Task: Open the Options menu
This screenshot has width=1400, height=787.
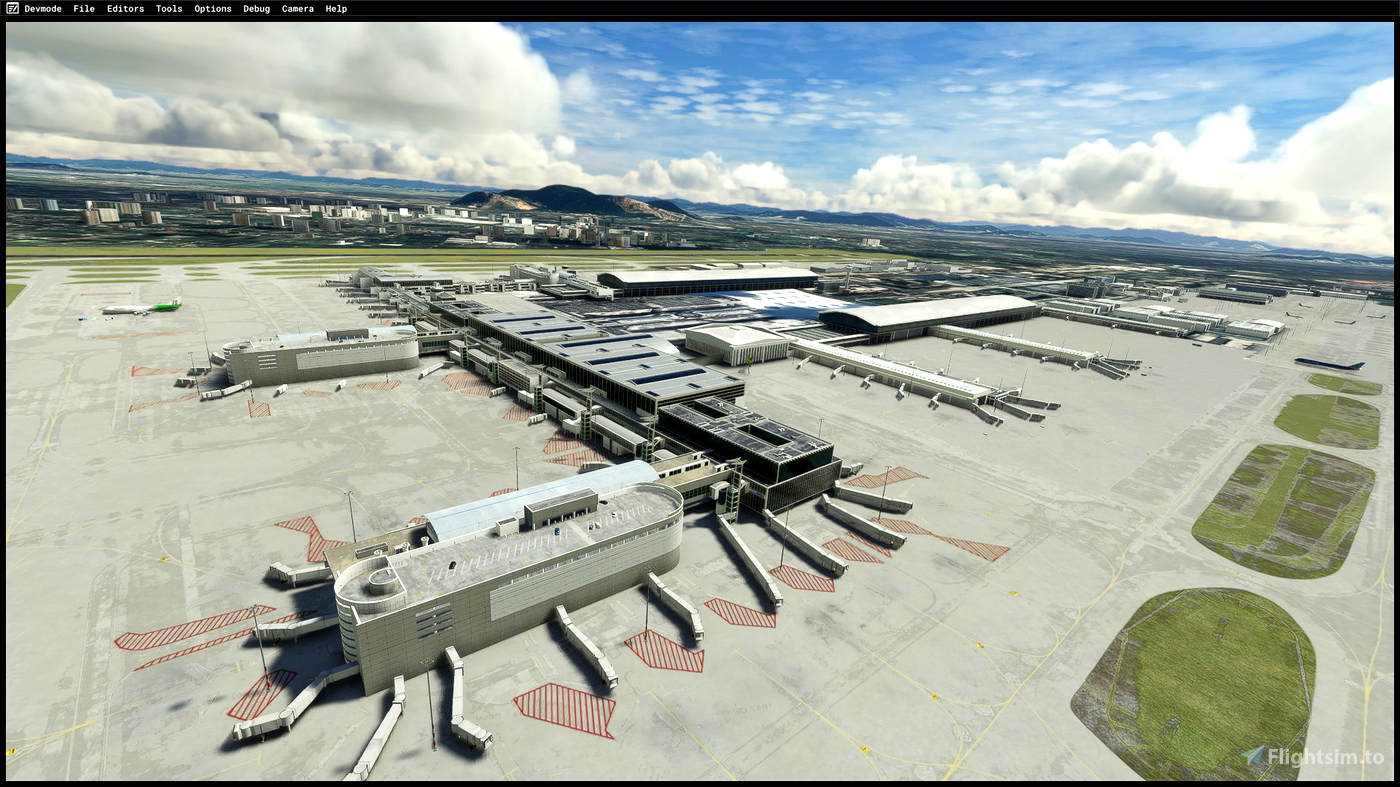Action: [x=212, y=8]
